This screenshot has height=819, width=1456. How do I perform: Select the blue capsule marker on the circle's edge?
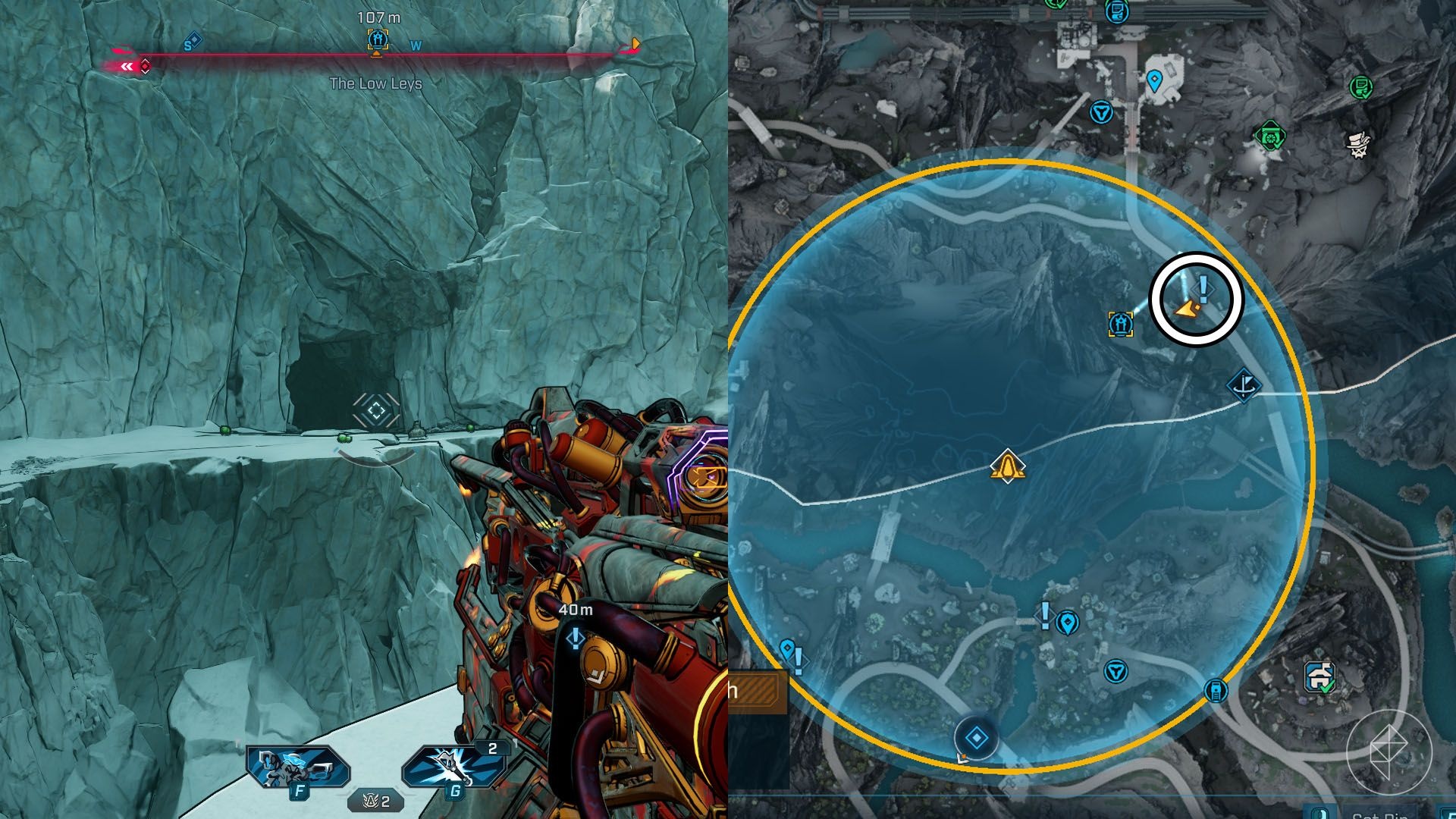1216,690
